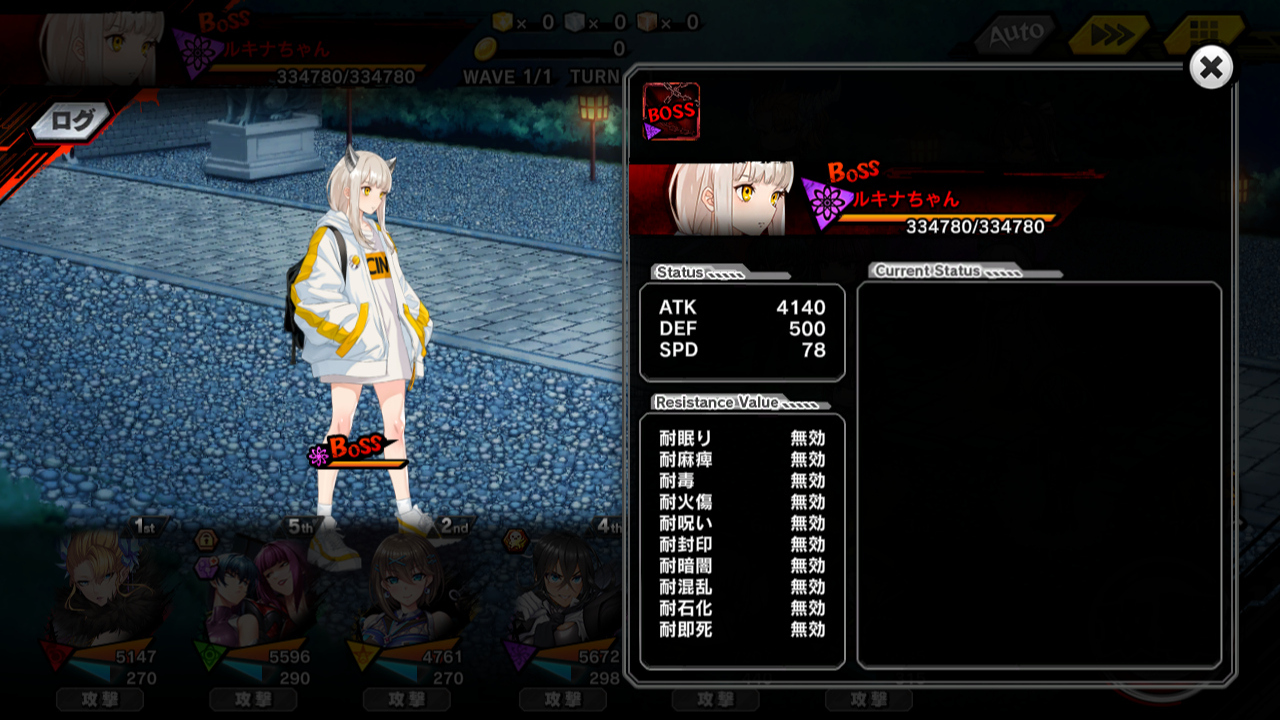Activate the fast-forward speed arrows
Image resolution: width=1280 pixels, height=720 pixels.
click(1106, 36)
